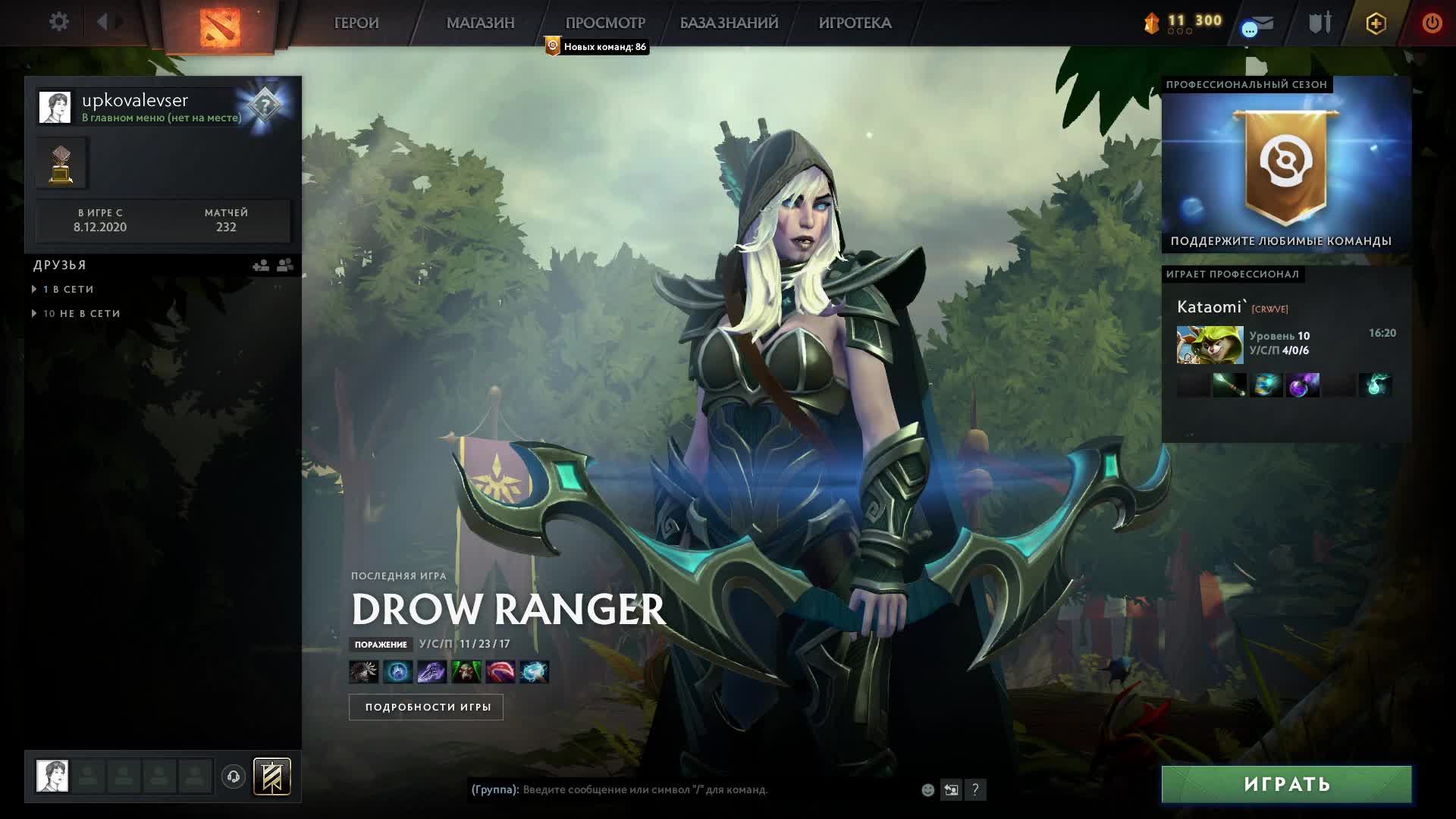The width and height of the screenshot is (1456, 819).
Task: Open the Просмотр tab
Action: pyautogui.click(x=605, y=23)
